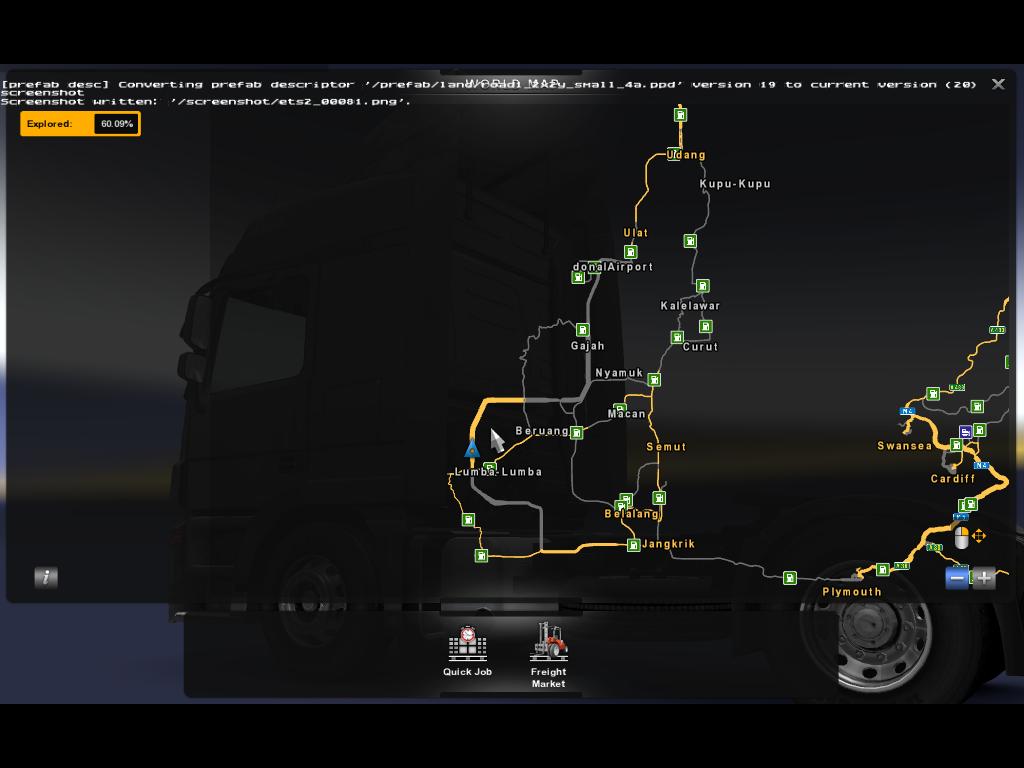
Task: Select the Beruang city label
Action: (x=542, y=431)
